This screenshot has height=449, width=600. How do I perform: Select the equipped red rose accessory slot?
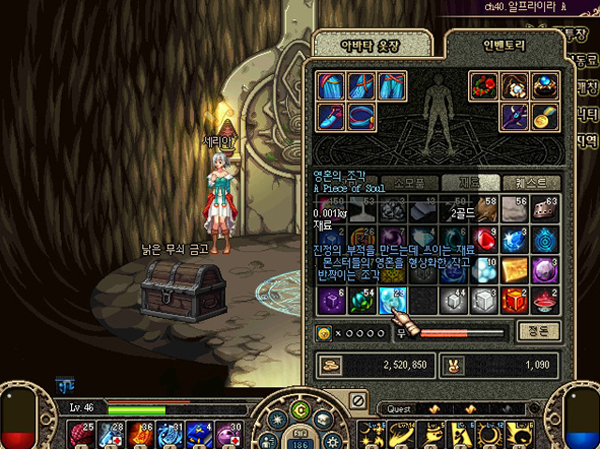(x=484, y=86)
